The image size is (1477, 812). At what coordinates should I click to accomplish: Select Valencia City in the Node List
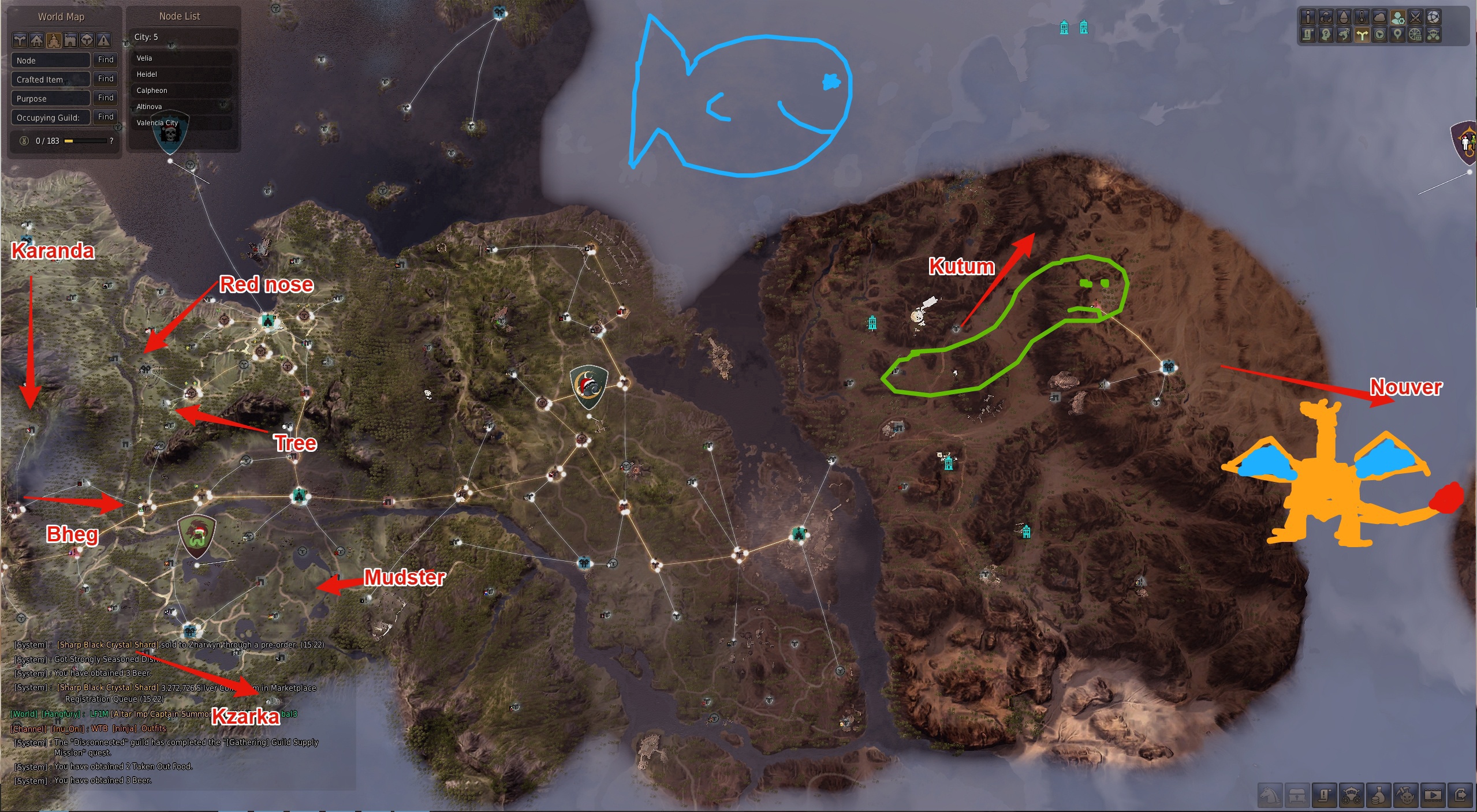coord(160,123)
